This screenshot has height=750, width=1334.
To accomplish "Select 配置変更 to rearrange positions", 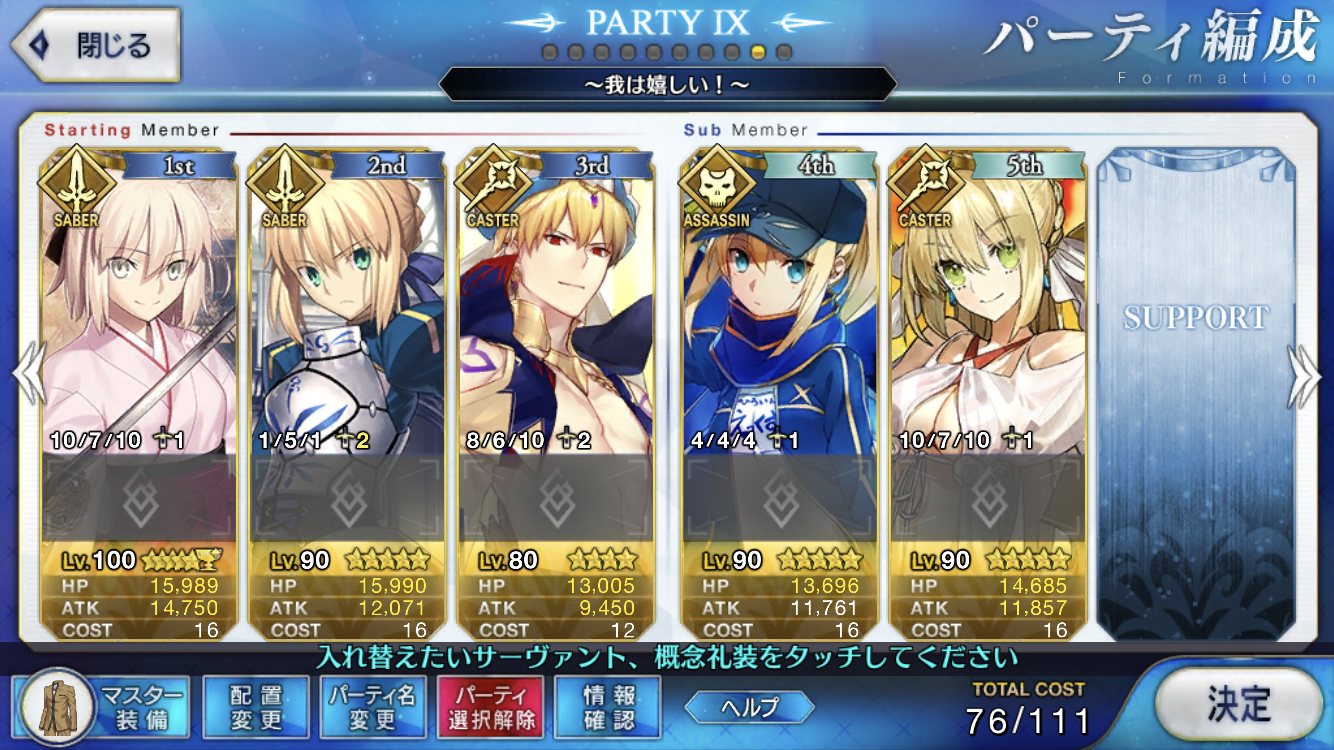I will 255,706.
